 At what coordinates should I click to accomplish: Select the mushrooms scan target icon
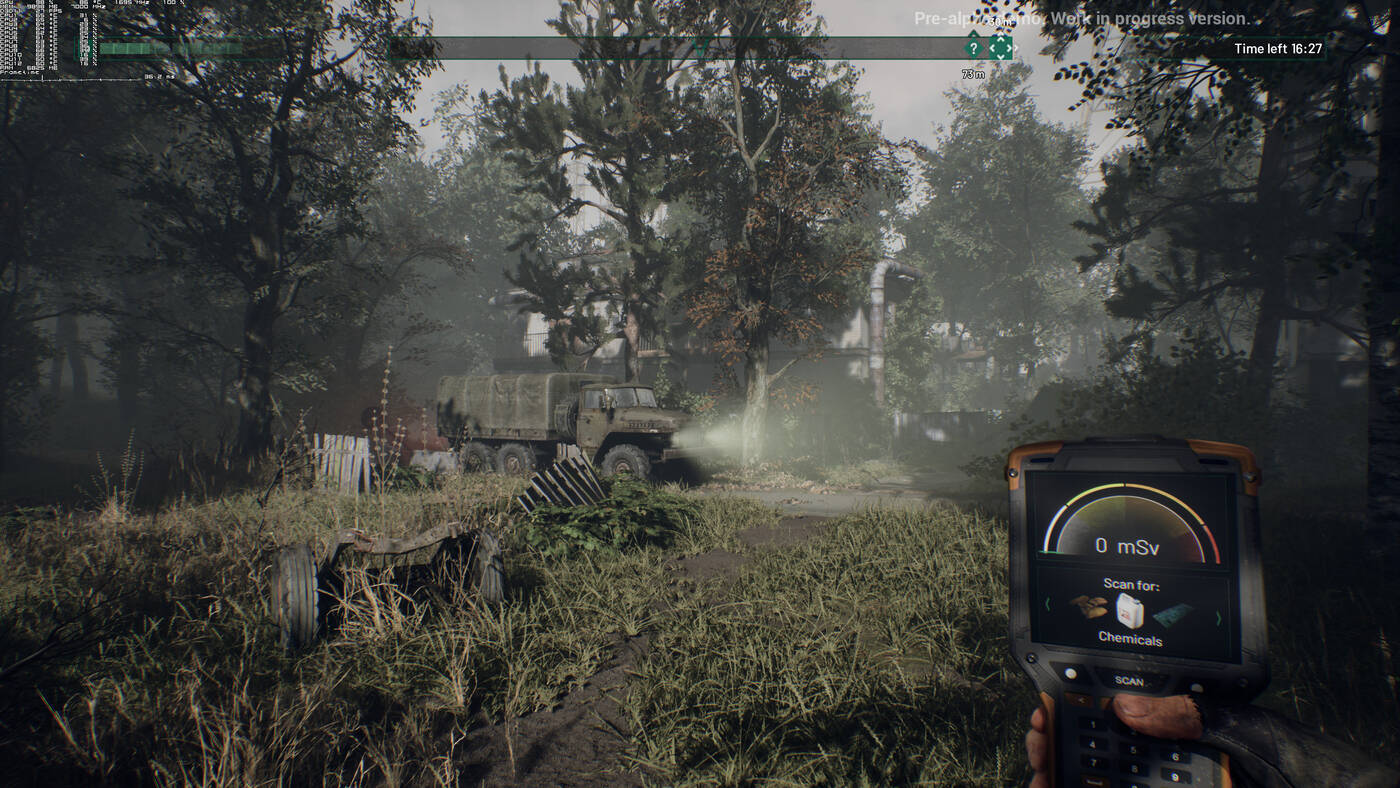pos(1090,607)
